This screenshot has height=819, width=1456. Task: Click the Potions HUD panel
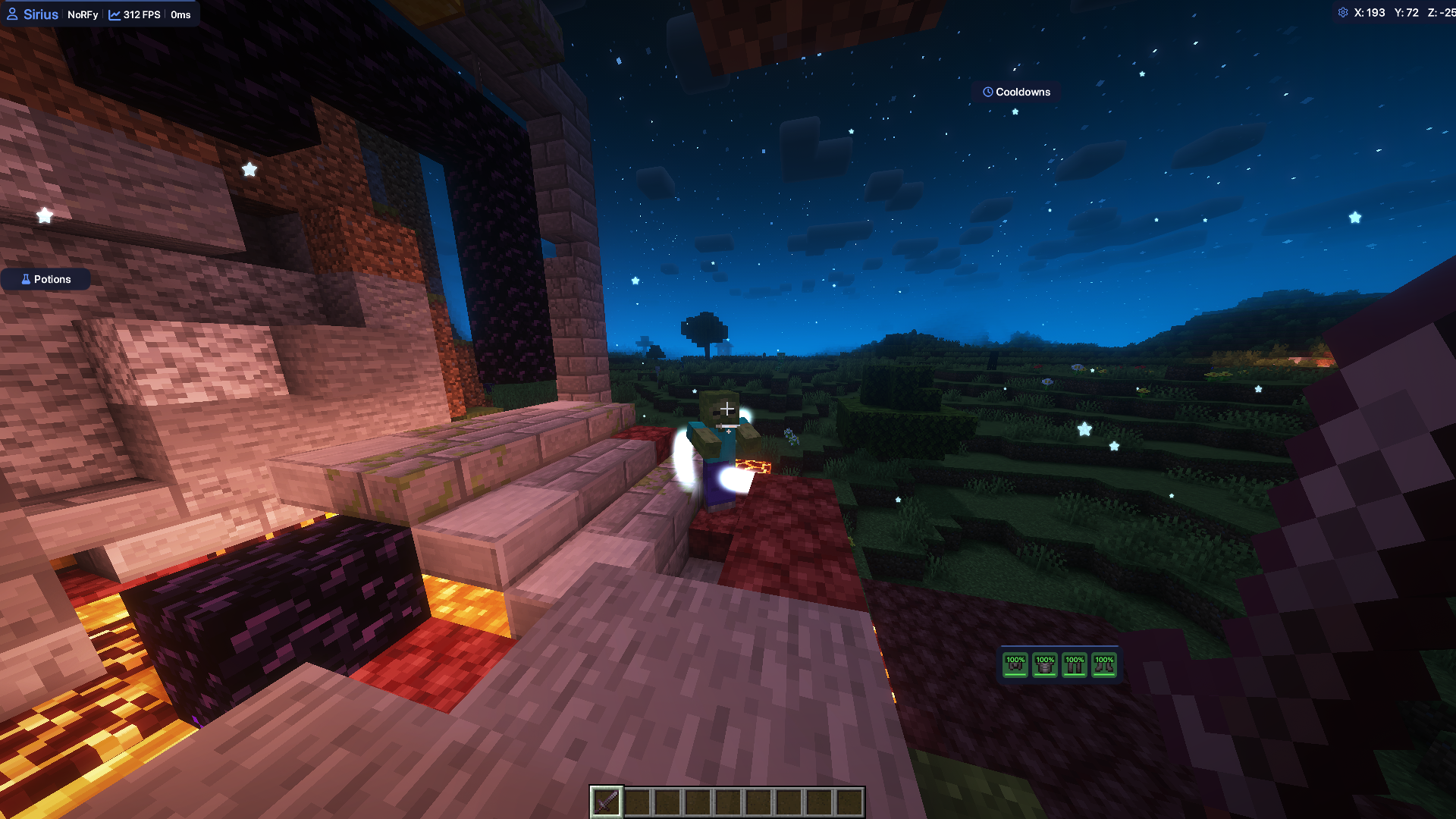[45, 279]
